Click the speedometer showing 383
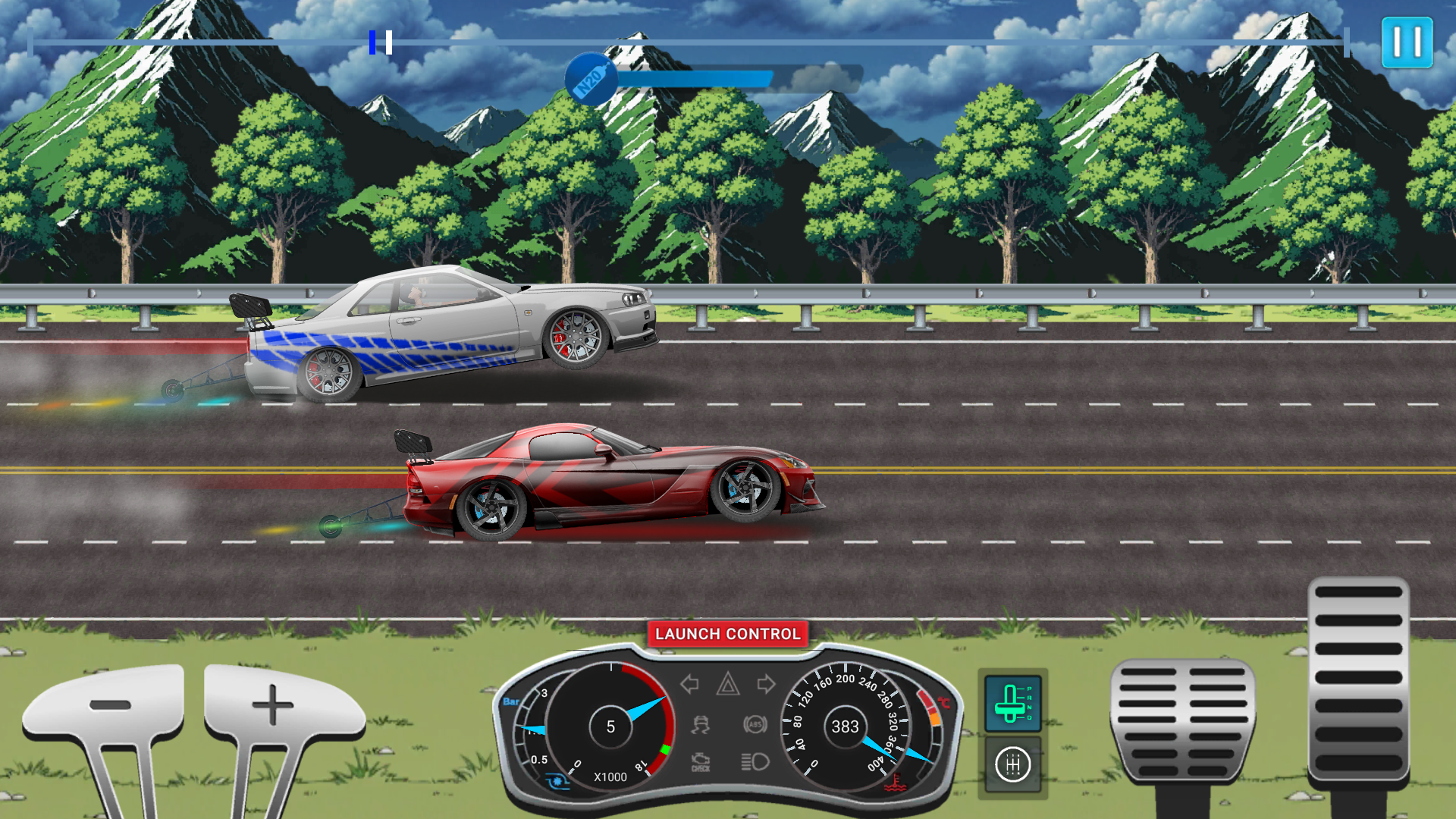This screenshot has width=1456, height=819. click(844, 726)
